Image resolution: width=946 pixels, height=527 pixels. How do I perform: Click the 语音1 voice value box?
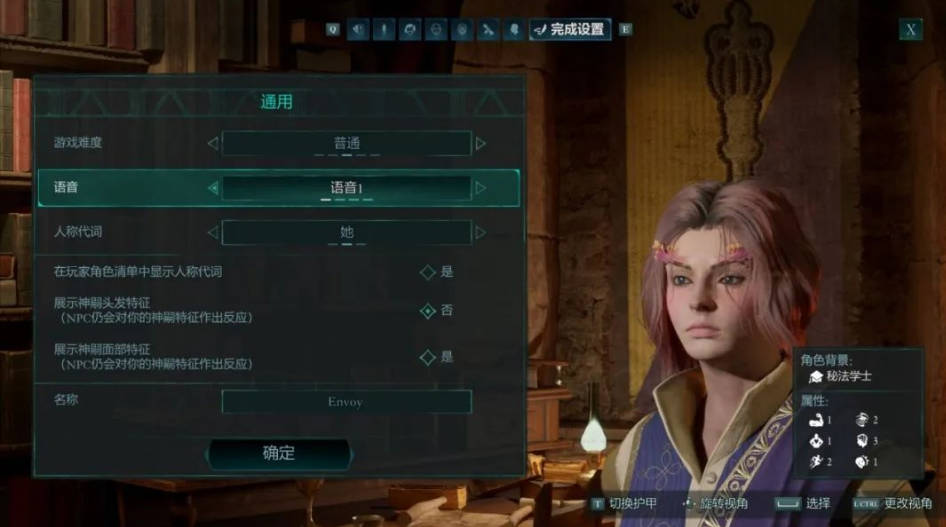pos(346,188)
